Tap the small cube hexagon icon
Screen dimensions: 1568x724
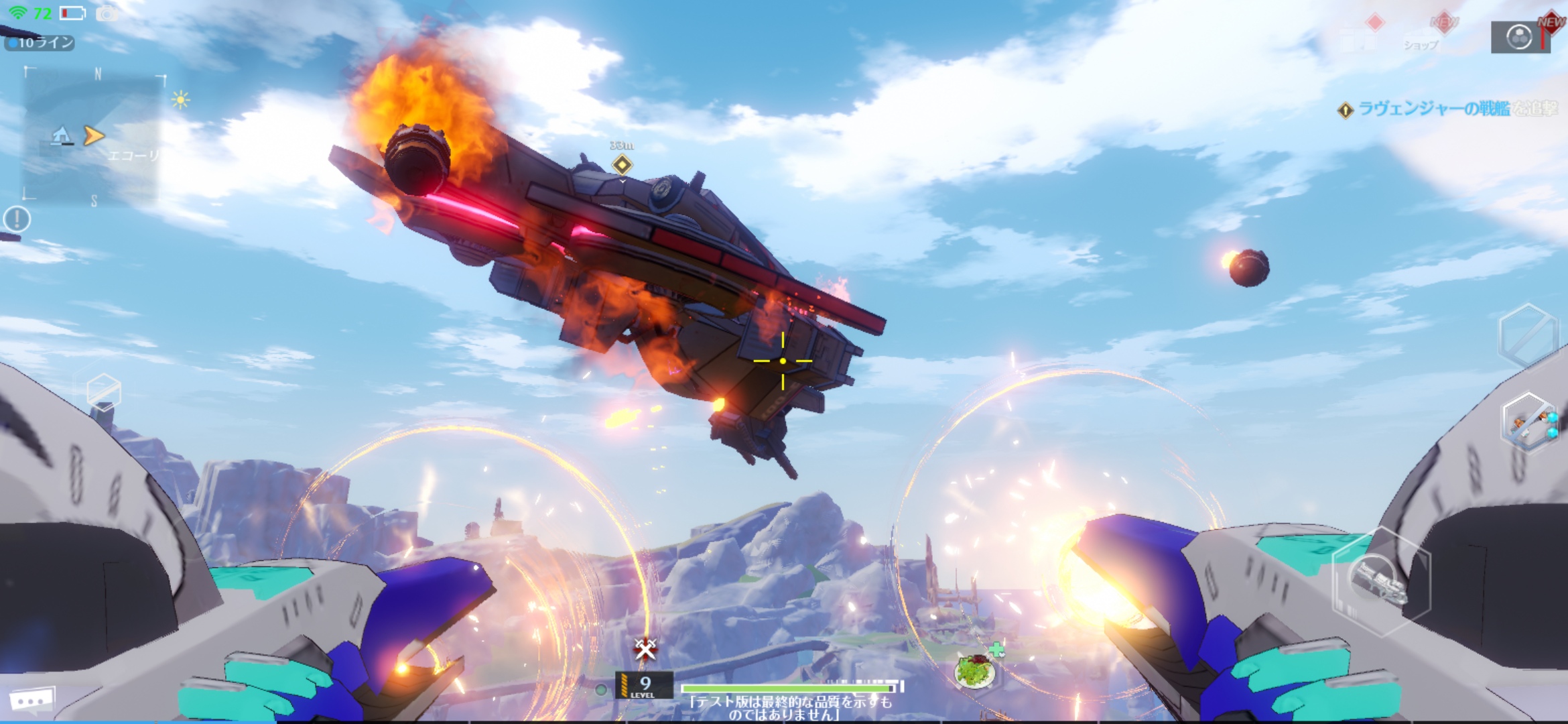(104, 391)
